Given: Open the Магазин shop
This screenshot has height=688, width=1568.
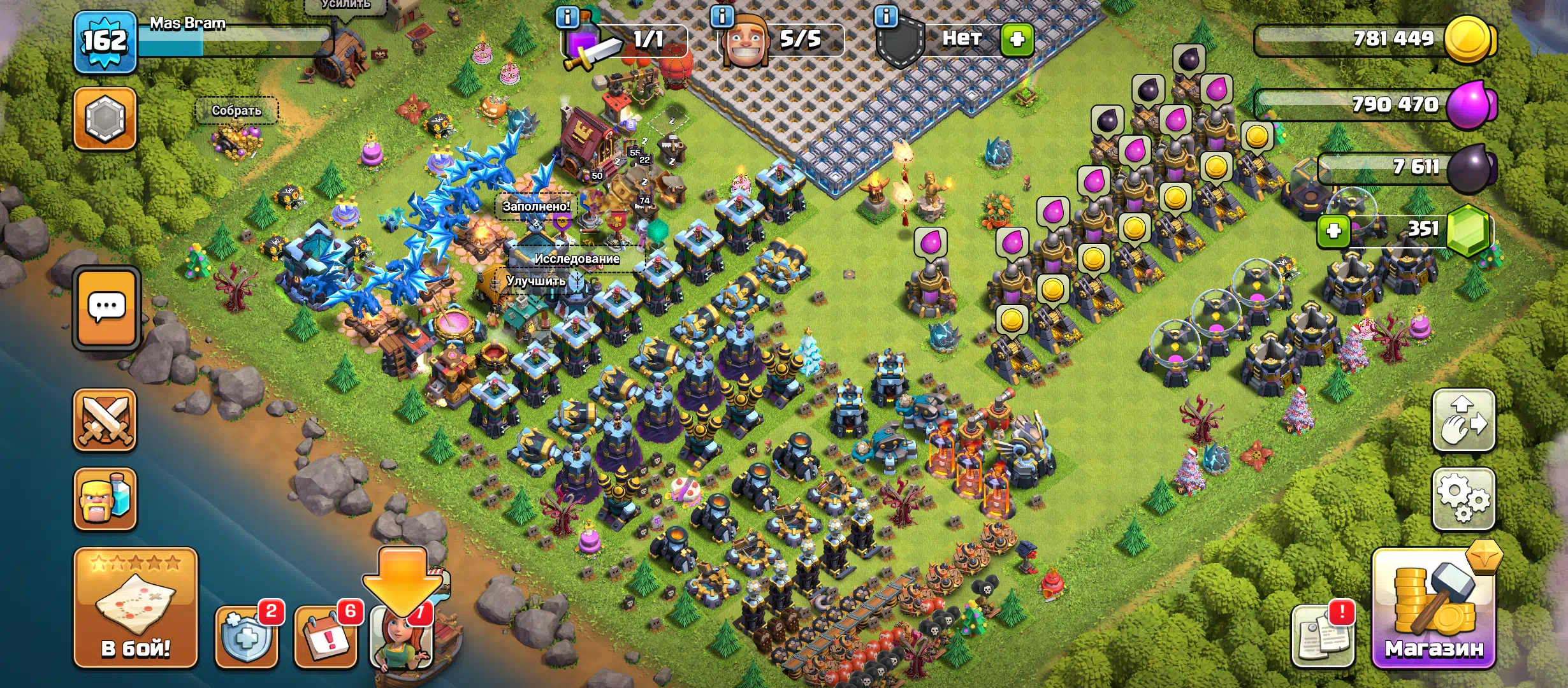Looking at the screenshot, I should click(1434, 610).
